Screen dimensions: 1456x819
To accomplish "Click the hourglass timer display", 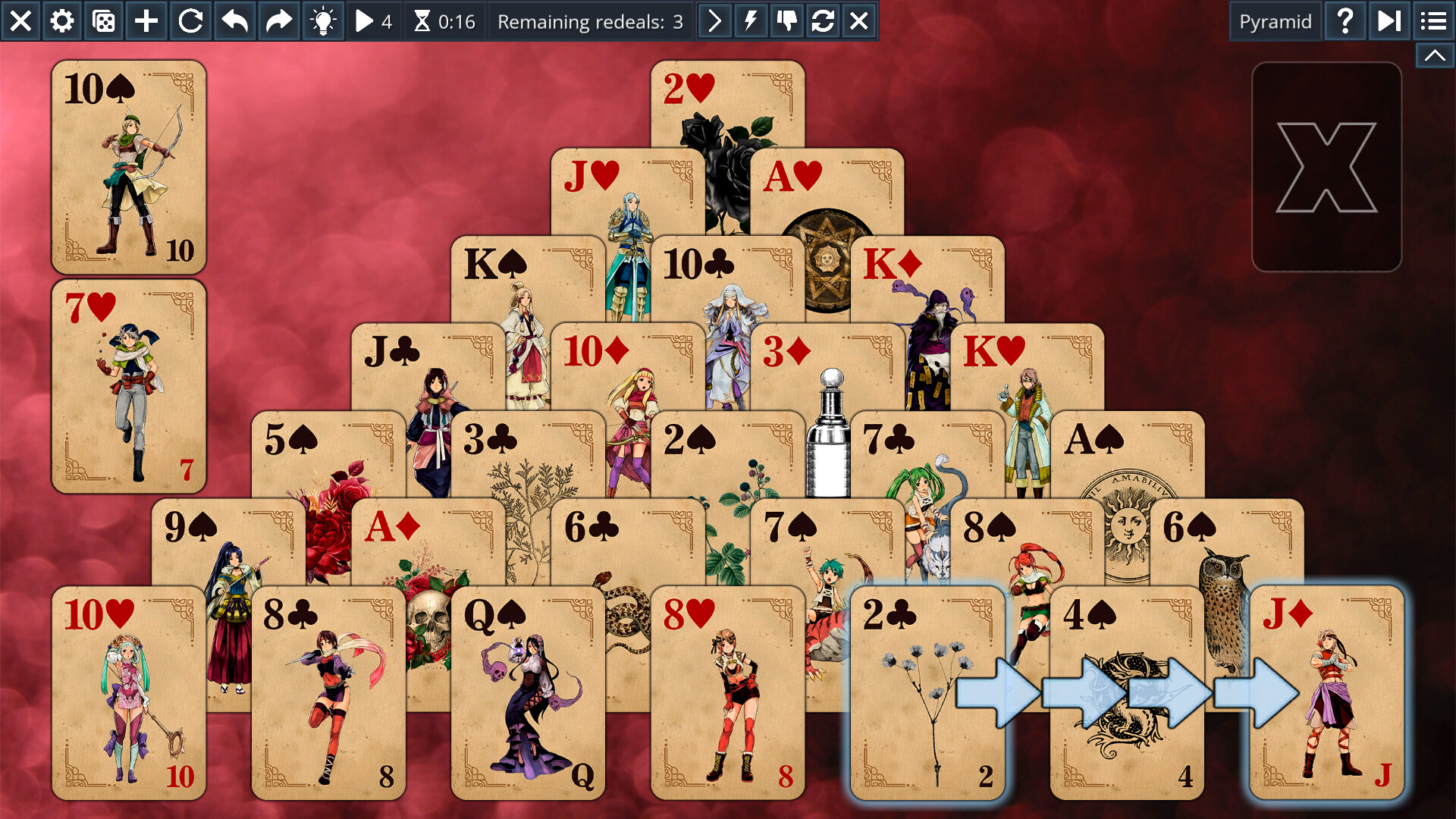I will [444, 20].
